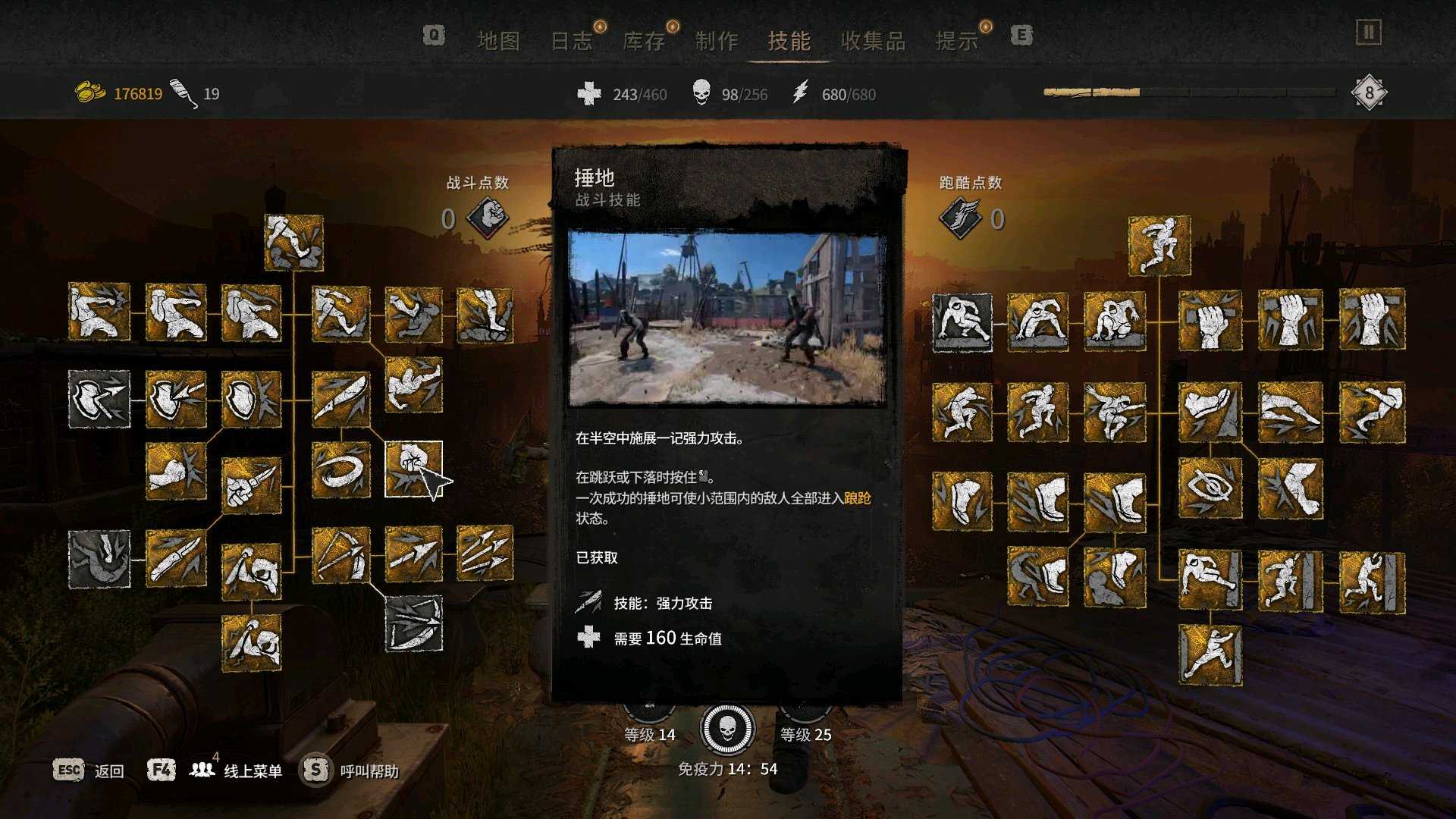Select the parkour tree root skill icon
The height and width of the screenshot is (819, 1456).
click(1160, 246)
